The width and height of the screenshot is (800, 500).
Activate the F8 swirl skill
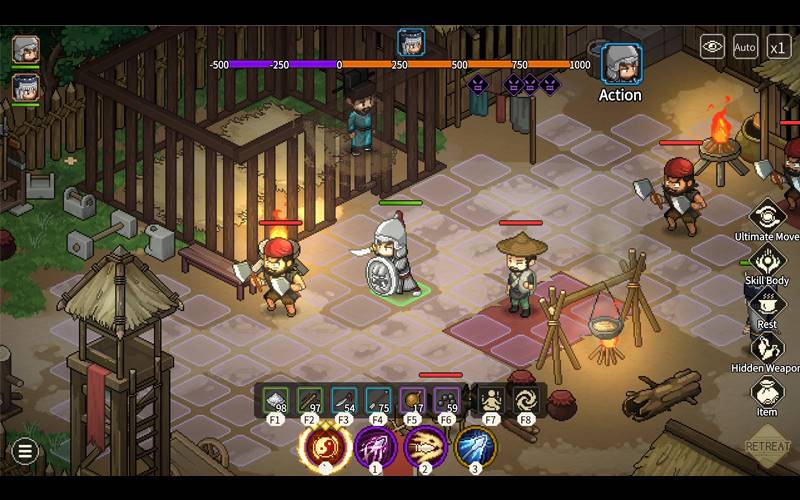point(524,400)
